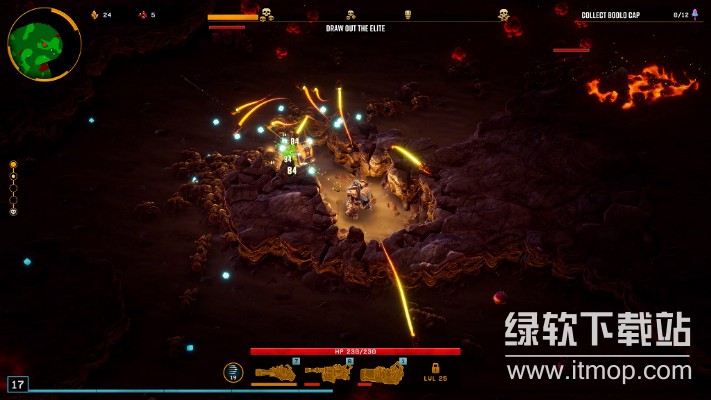Select the second weapon slot with level 8 badge

[x=330, y=373]
